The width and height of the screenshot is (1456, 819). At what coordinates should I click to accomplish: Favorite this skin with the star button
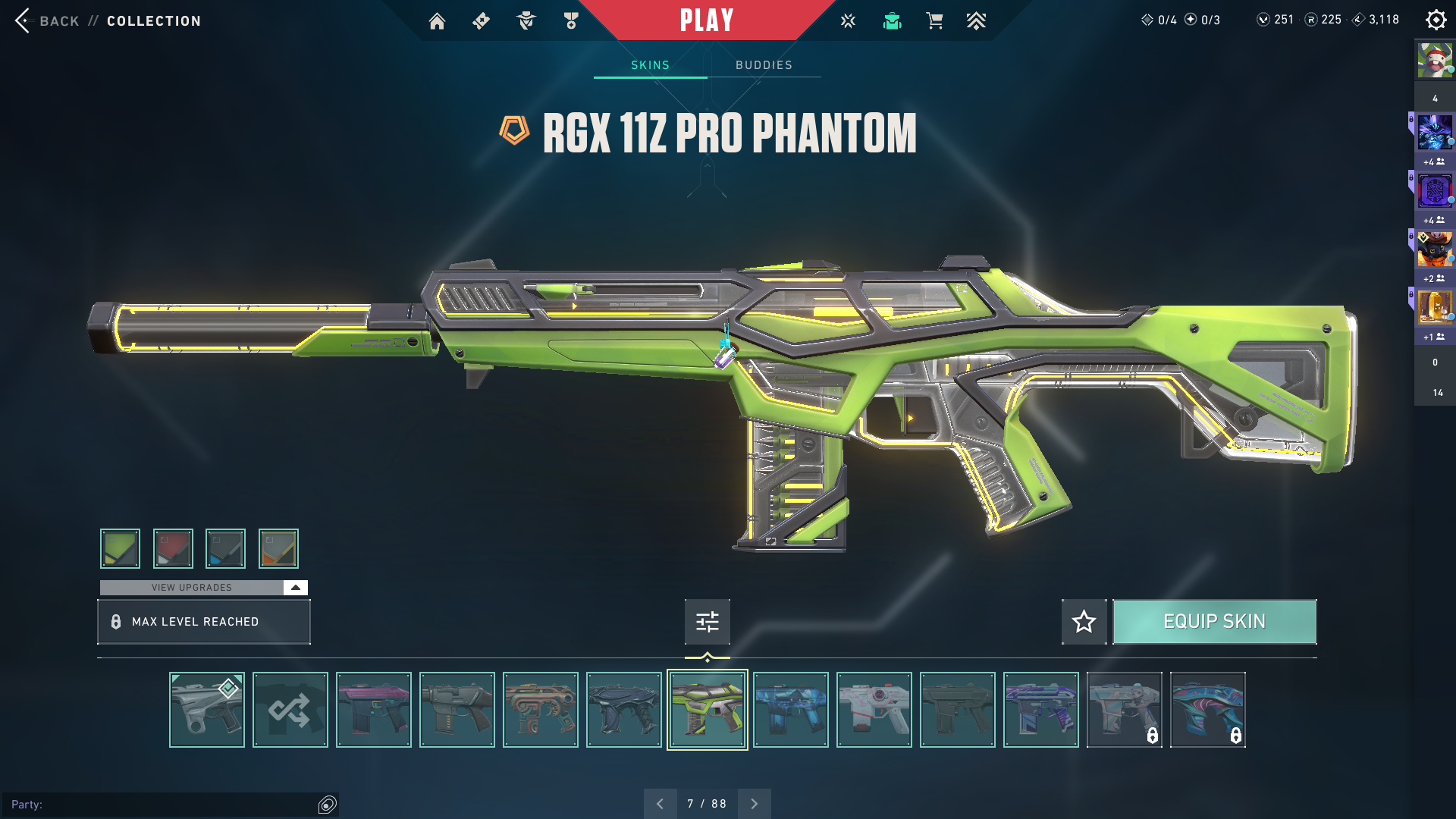[1084, 622]
